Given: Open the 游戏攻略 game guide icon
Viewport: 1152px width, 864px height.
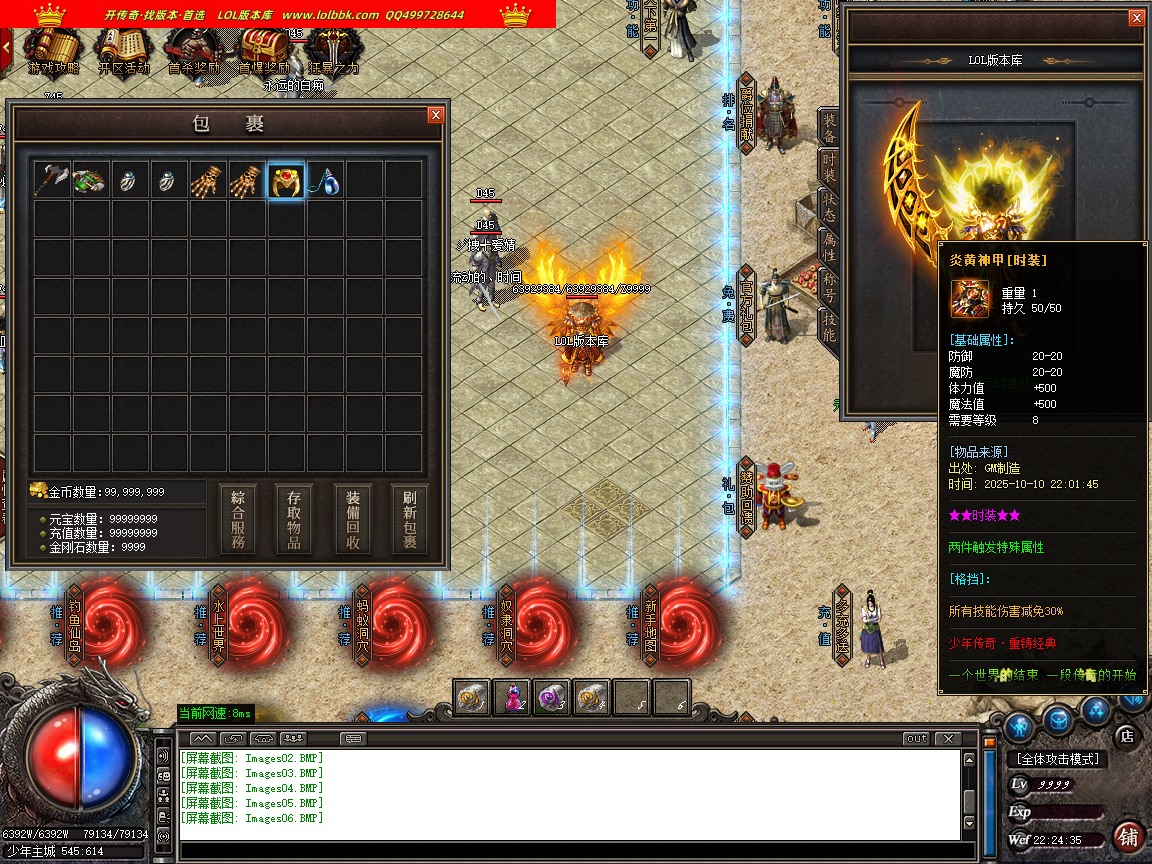Looking at the screenshot, I should coord(52,50).
